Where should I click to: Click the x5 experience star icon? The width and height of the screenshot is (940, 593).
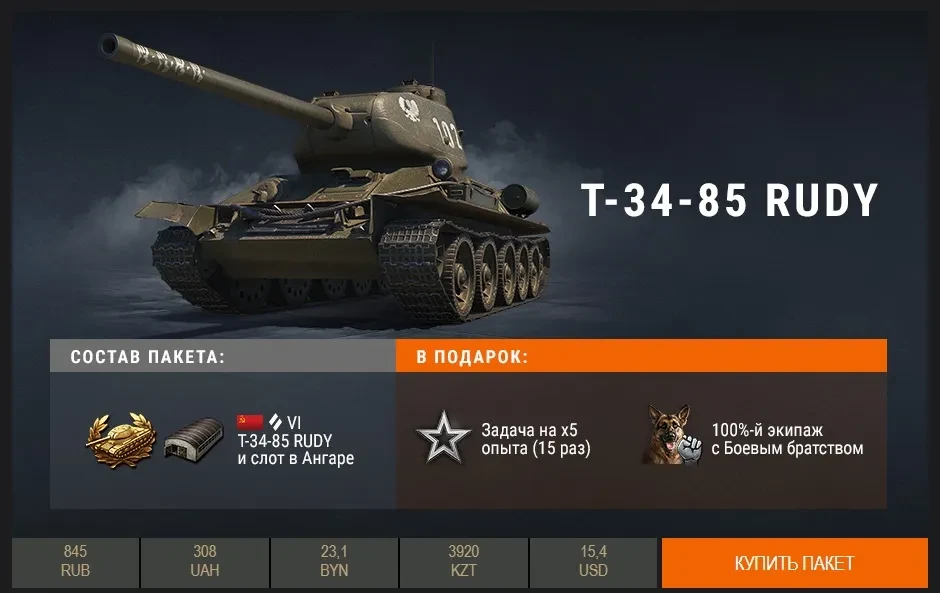[443, 440]
